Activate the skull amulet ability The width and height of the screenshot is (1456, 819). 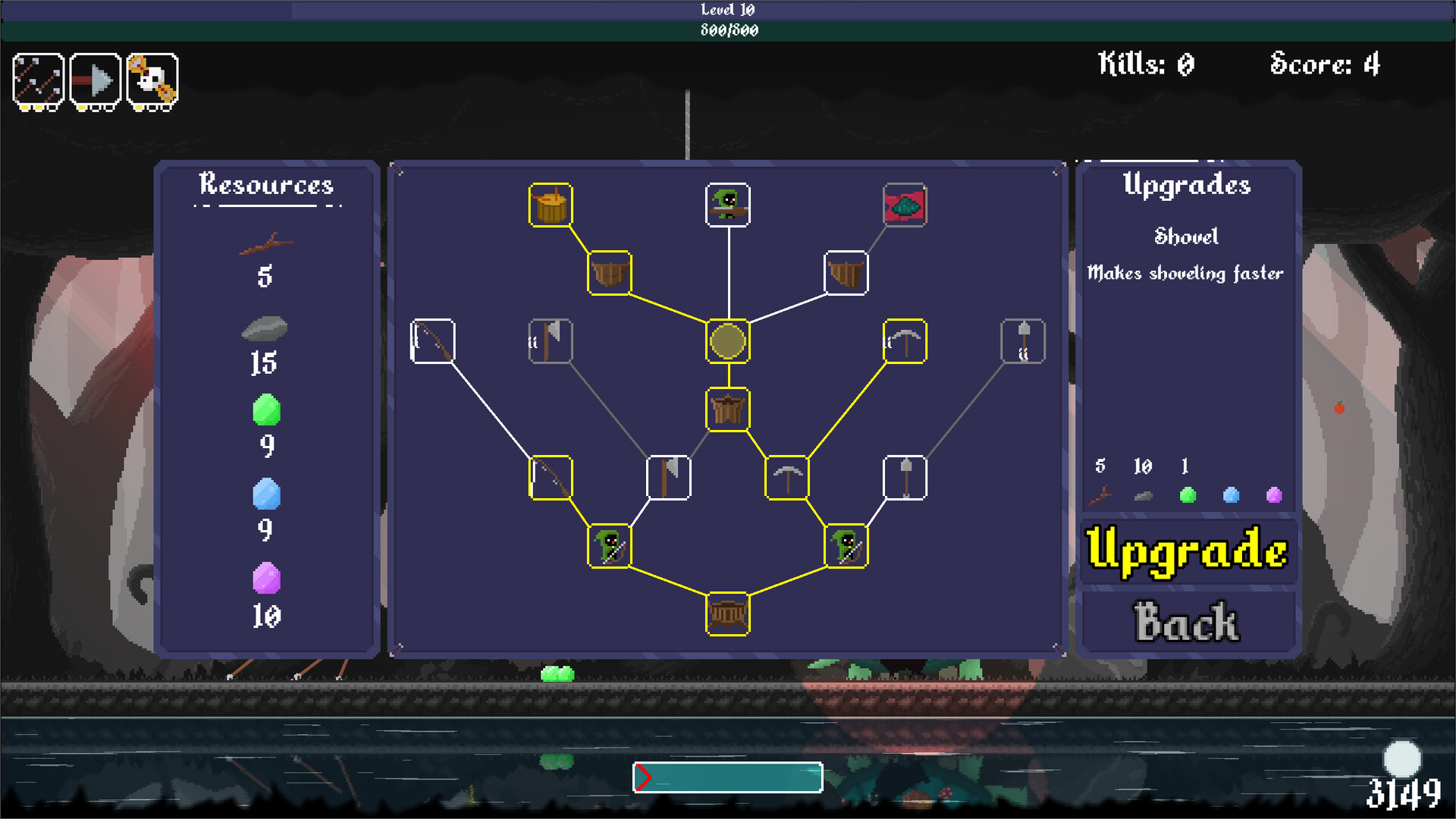[153, 80]
